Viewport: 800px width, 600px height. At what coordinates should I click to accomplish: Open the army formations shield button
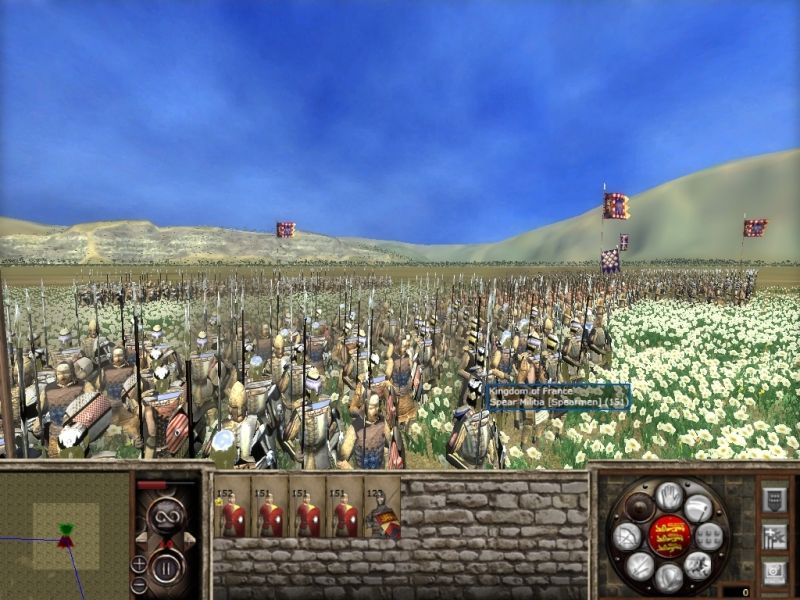pos(774,499)
